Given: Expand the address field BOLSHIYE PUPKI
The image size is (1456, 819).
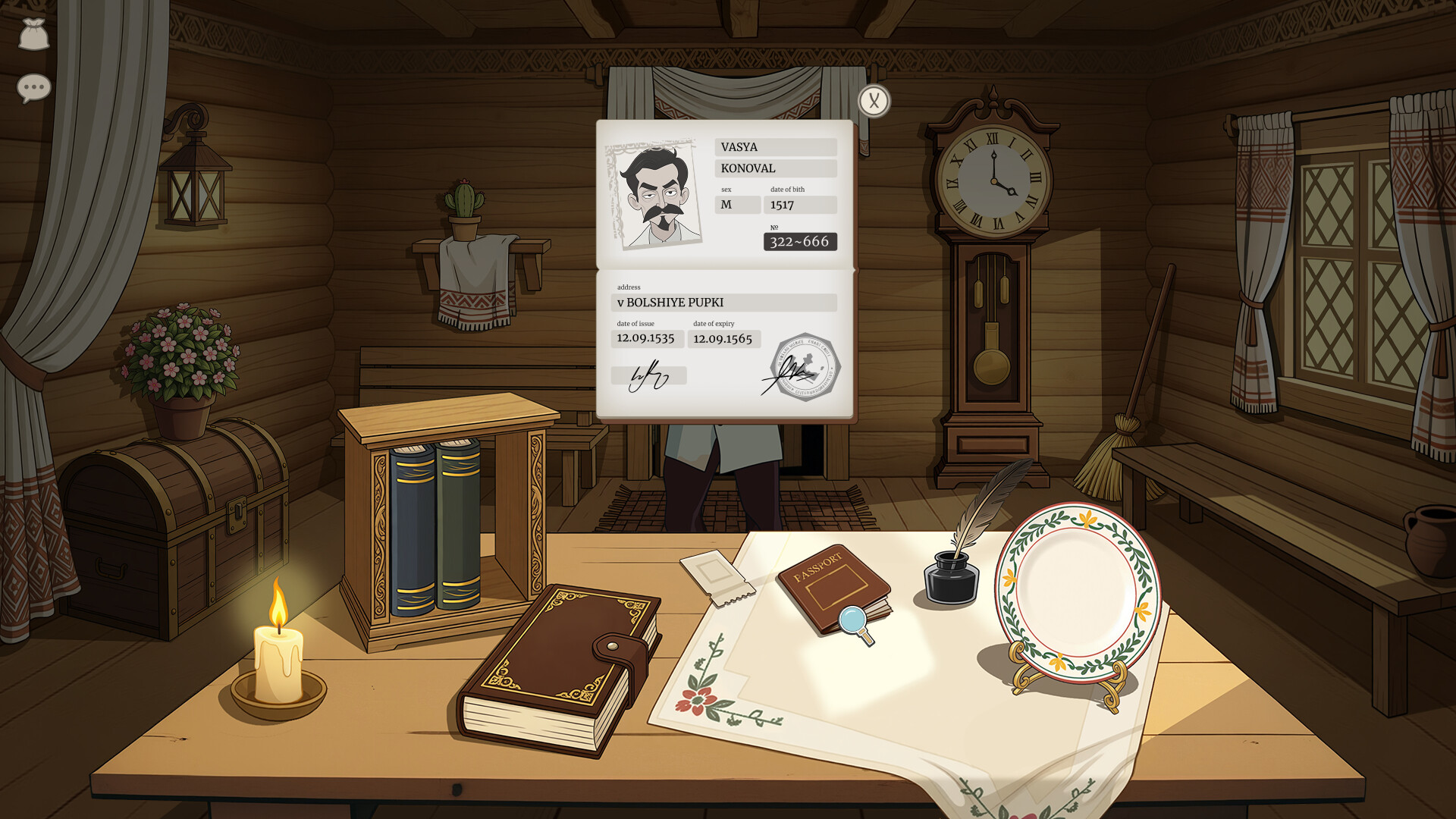Looking at the screenshot, I should tap(724, 301).
